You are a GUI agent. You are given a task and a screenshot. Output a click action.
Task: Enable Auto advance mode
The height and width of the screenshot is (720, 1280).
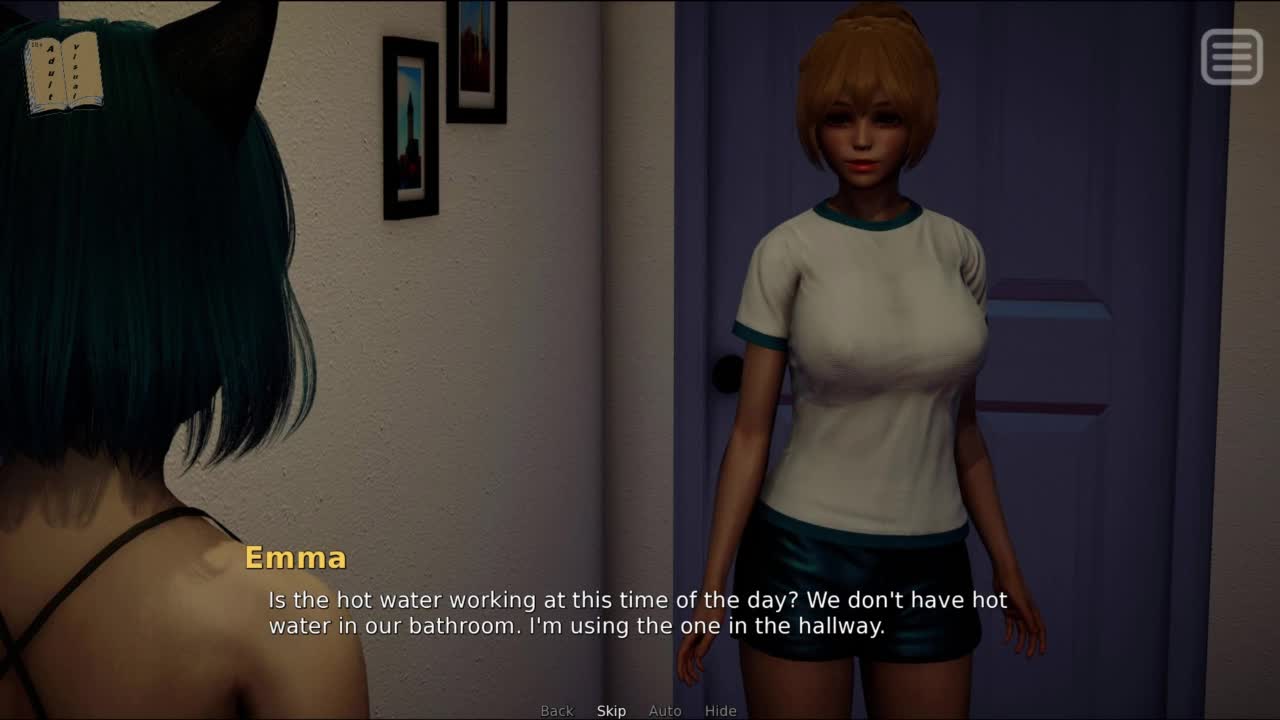[665, 711]
